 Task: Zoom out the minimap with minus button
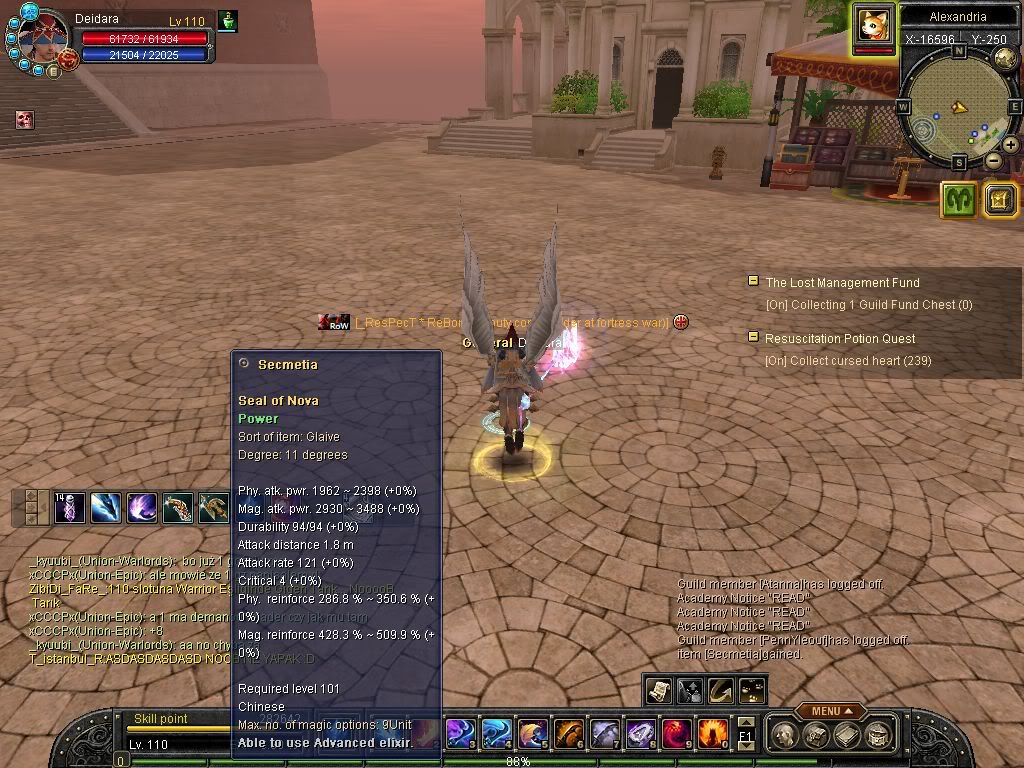tap(993, 160)
